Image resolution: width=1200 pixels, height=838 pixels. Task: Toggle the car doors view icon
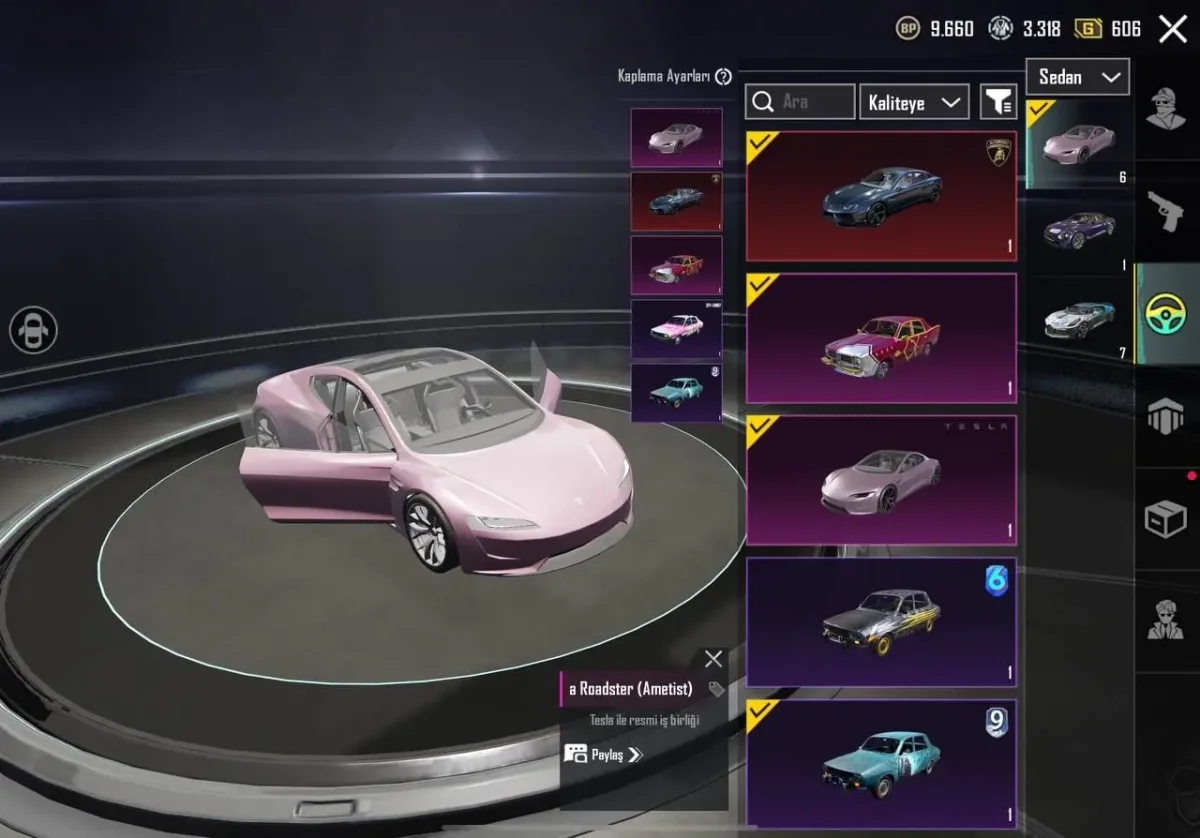pos(34,329)
